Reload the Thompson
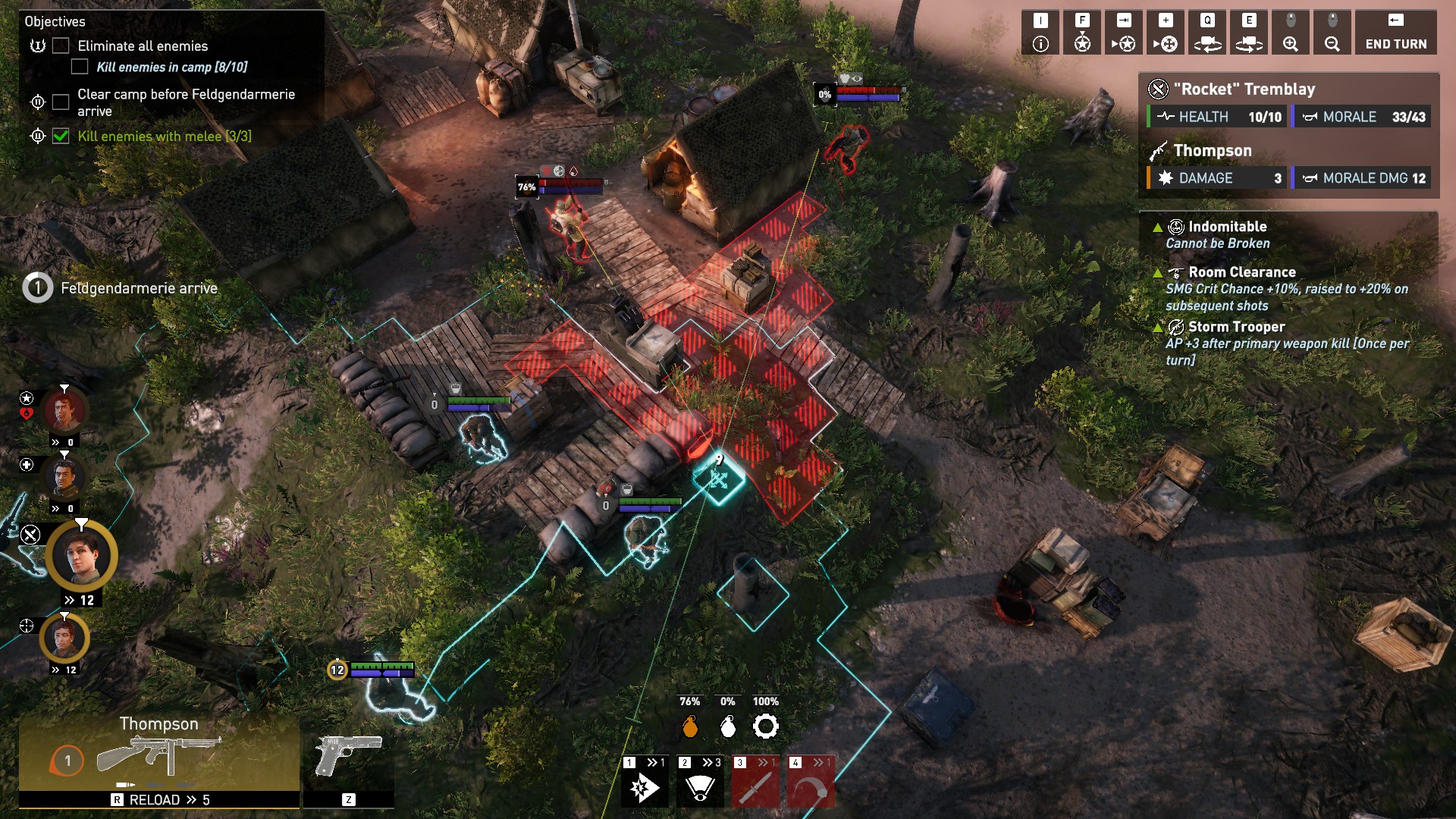This screenshot has width=1456, height=819. tap(160, 800)
